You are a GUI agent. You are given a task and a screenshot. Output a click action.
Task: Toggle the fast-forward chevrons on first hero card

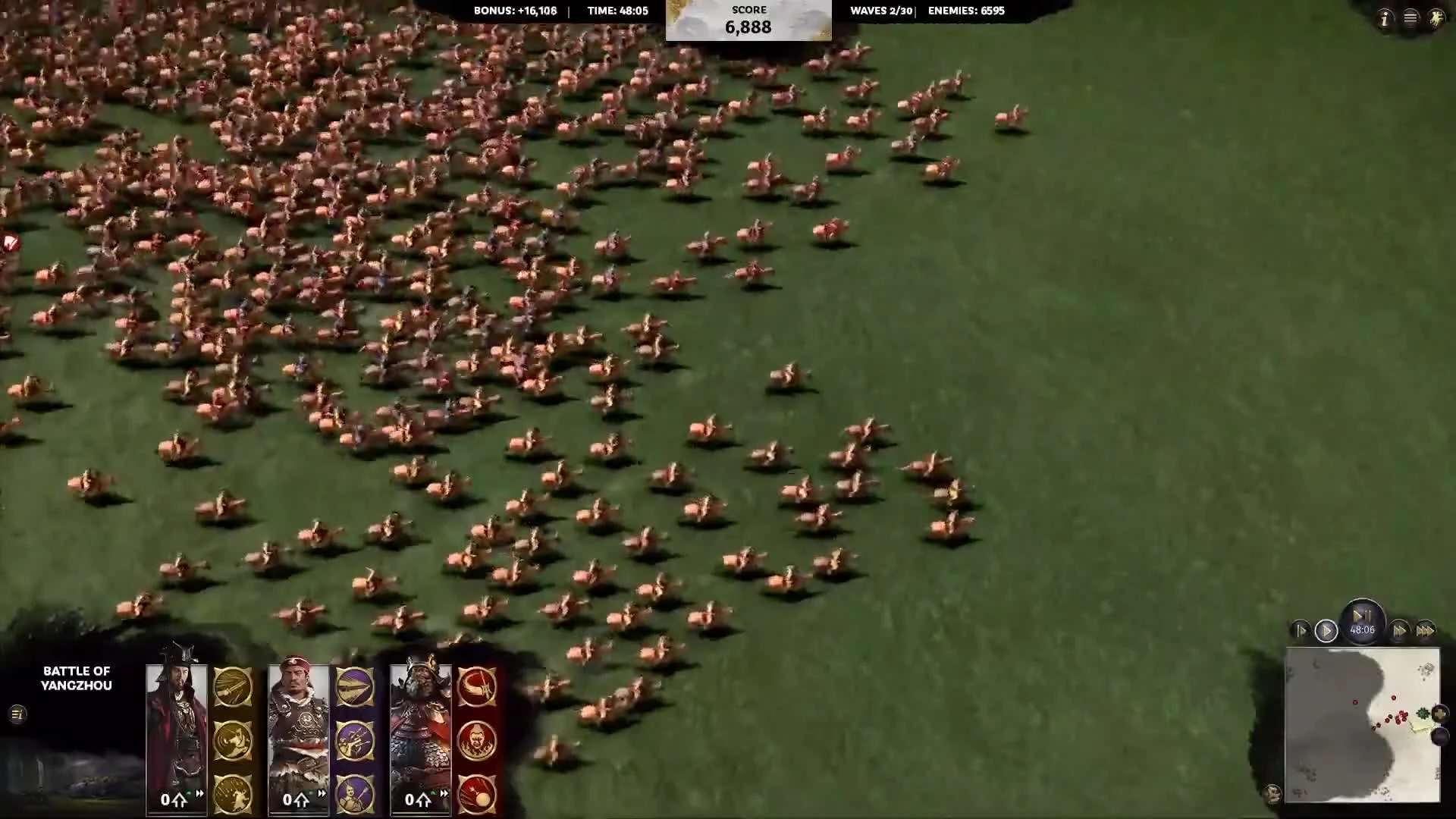point(199,793)
